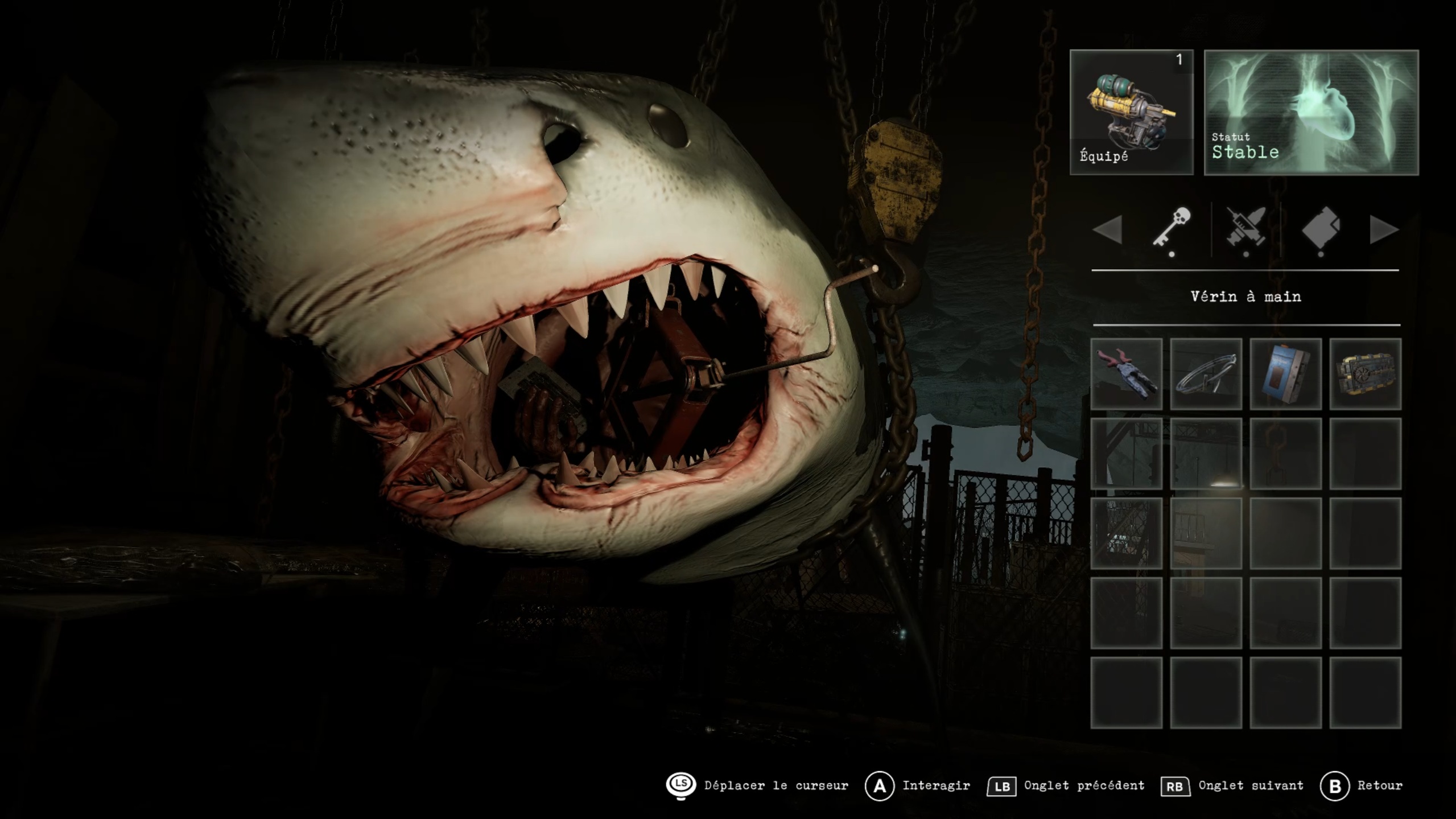
Task: Click the left arrow for previous tab
Action: (x=1107, y=229)
